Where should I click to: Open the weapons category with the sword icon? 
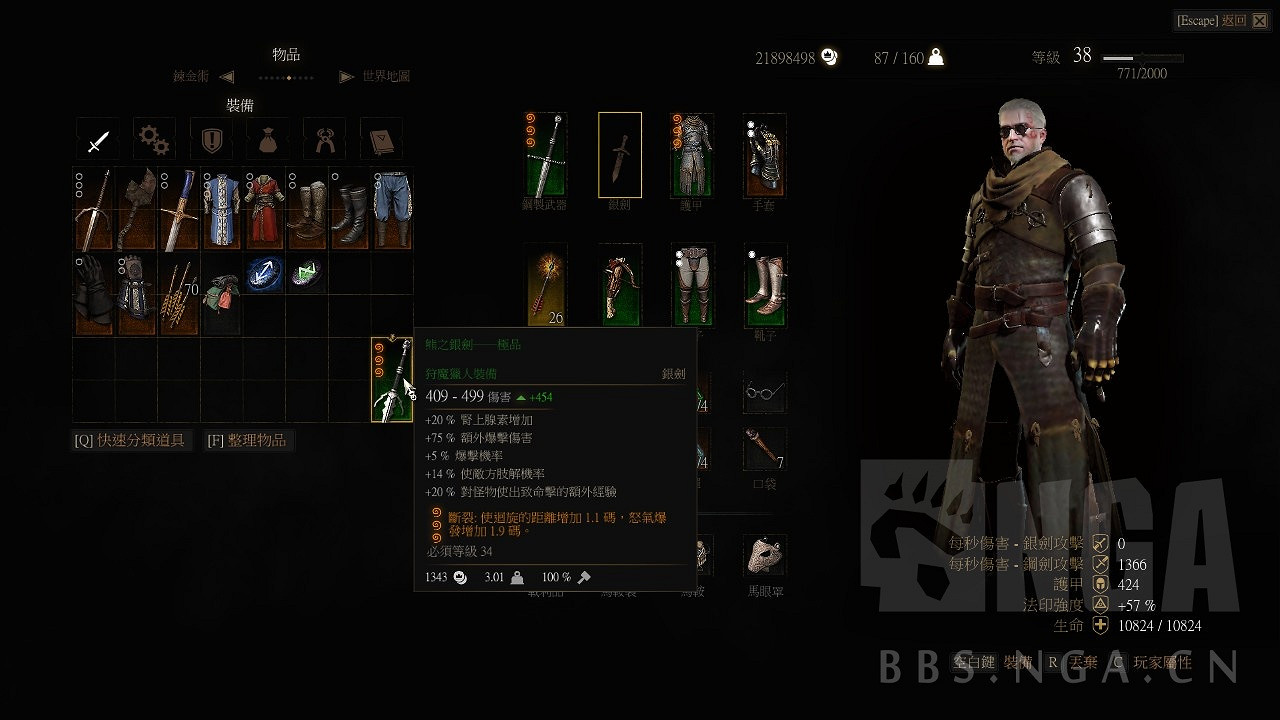point(97,138)
